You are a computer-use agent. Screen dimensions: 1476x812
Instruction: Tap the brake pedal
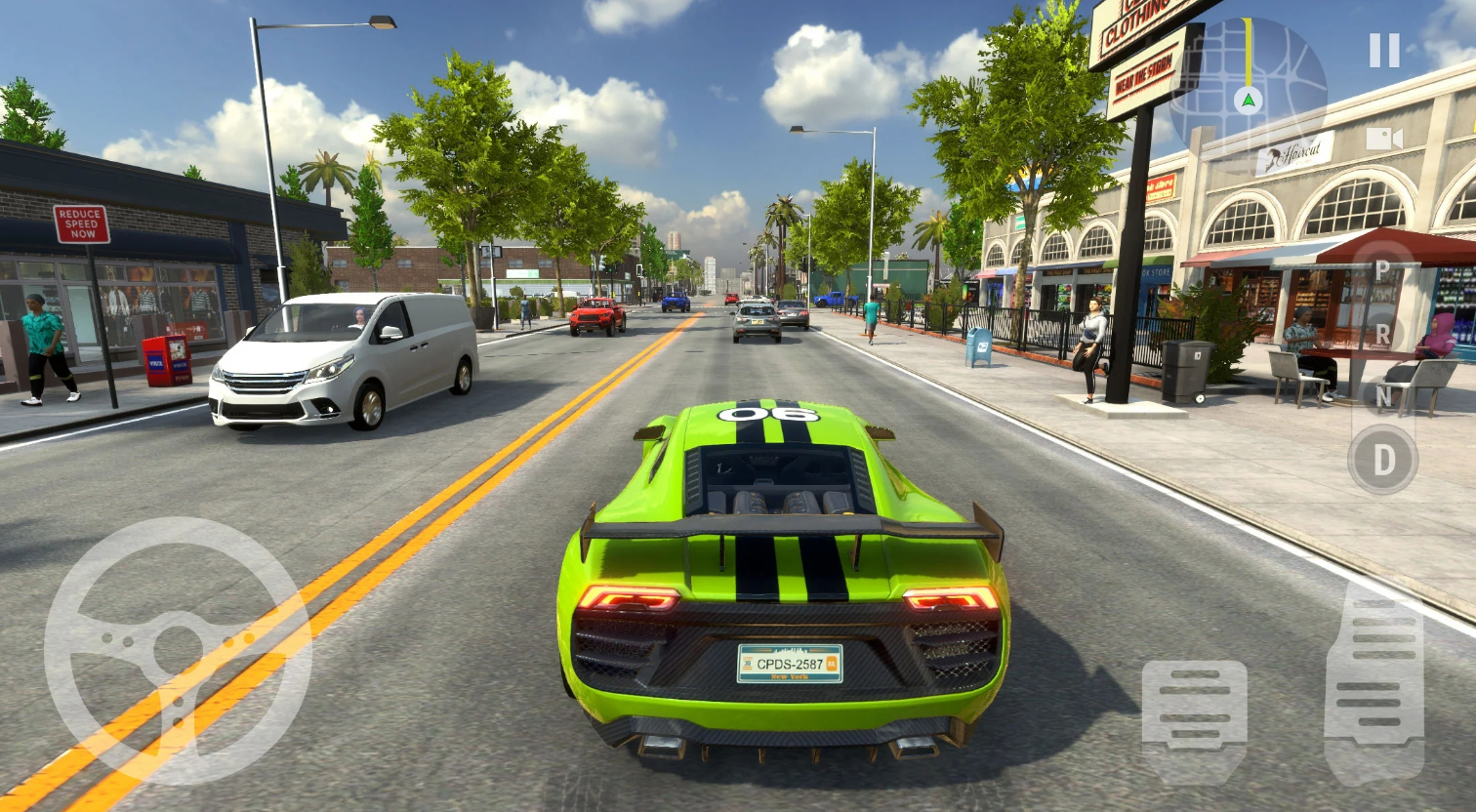point(1194,709)
